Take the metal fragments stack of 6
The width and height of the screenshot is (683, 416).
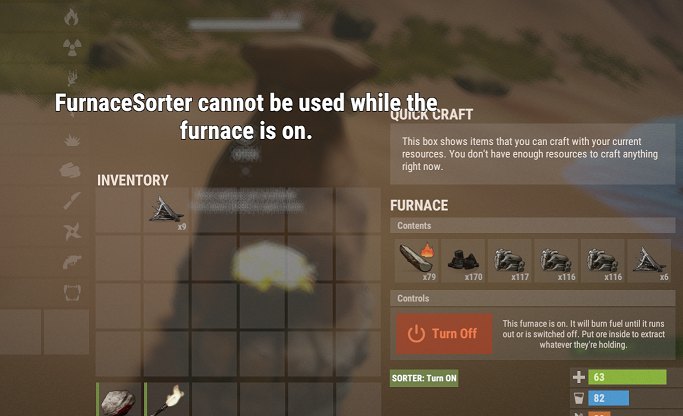[x=649, y=260]
